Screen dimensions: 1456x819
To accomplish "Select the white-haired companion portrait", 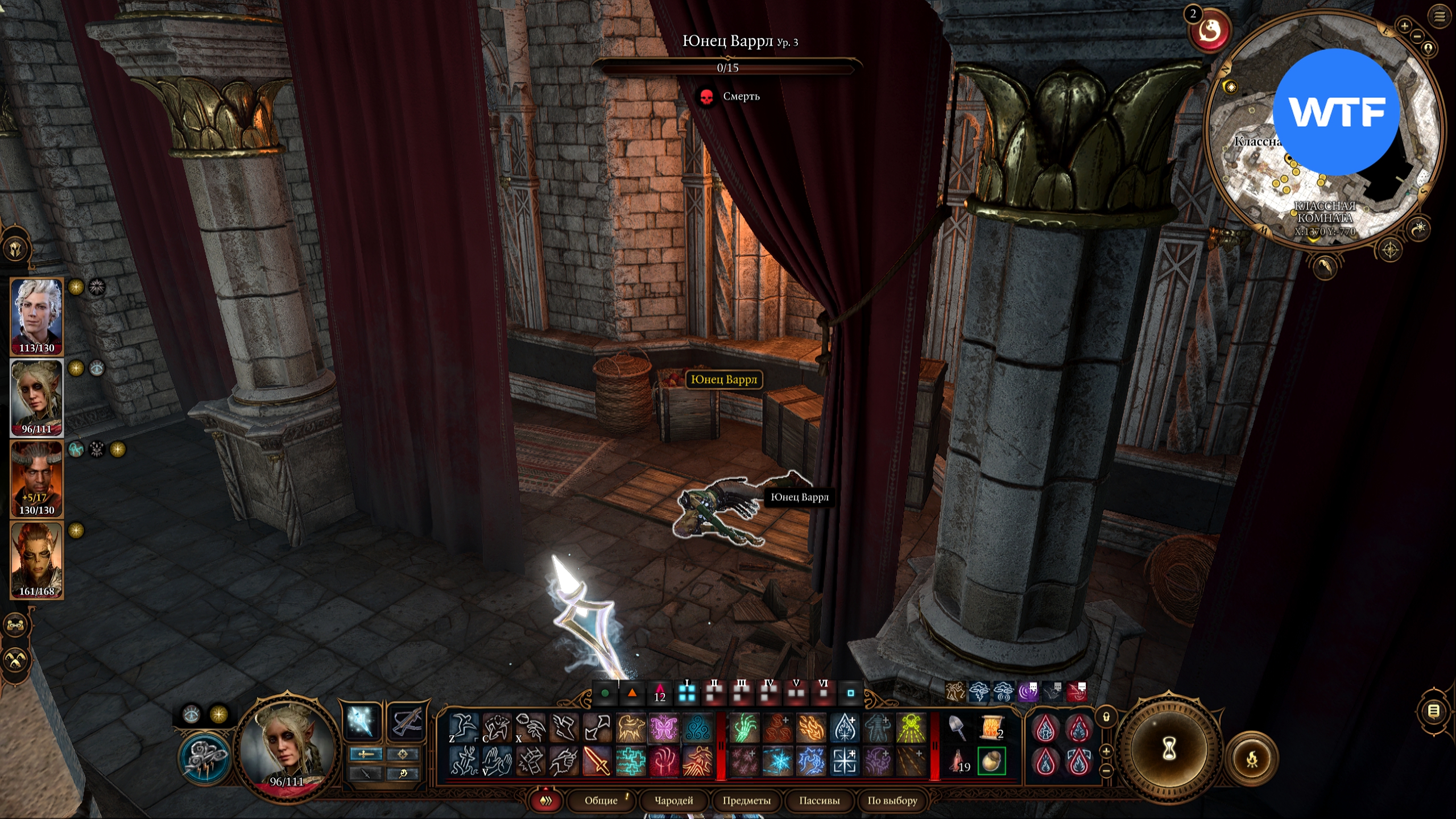I will point(37,316).
